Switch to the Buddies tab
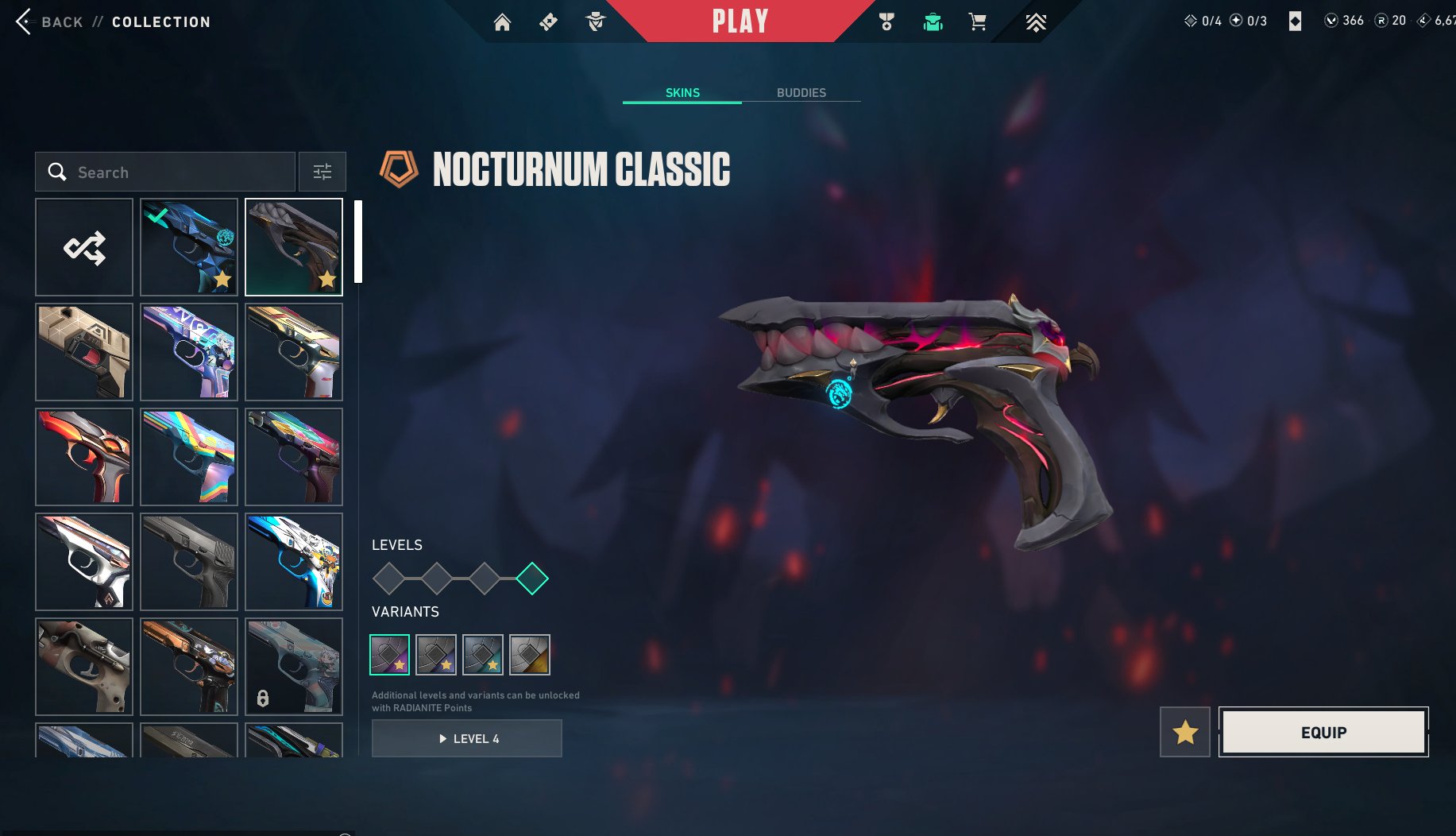 click(801, 93)
